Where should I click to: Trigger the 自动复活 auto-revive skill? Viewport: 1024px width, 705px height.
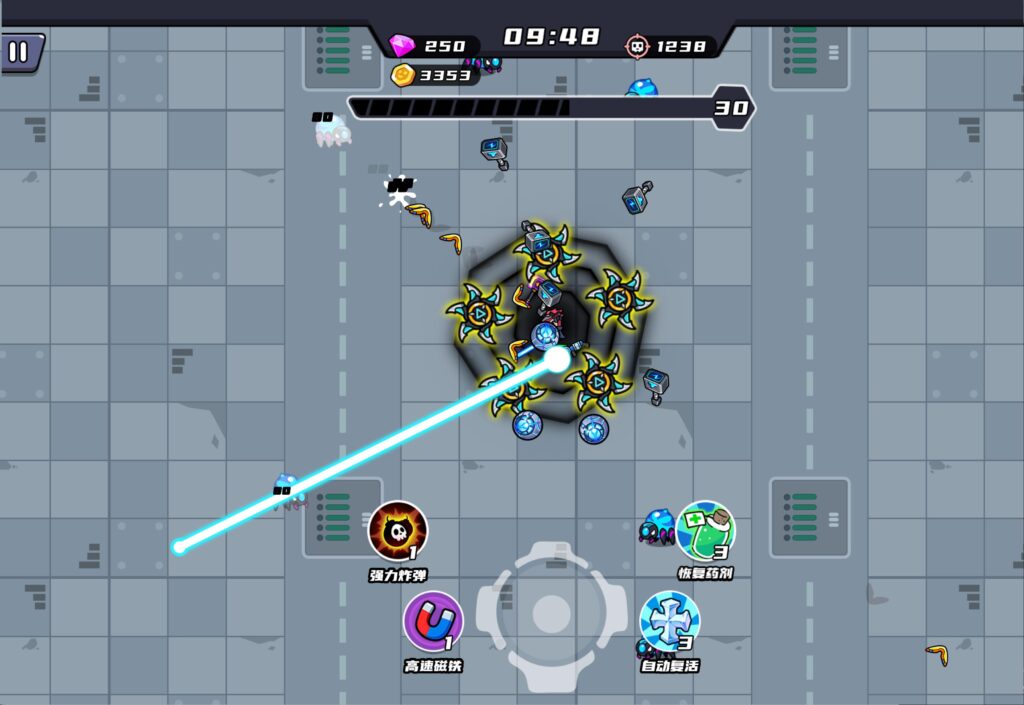pyautogui.click(x=669, y=621)
